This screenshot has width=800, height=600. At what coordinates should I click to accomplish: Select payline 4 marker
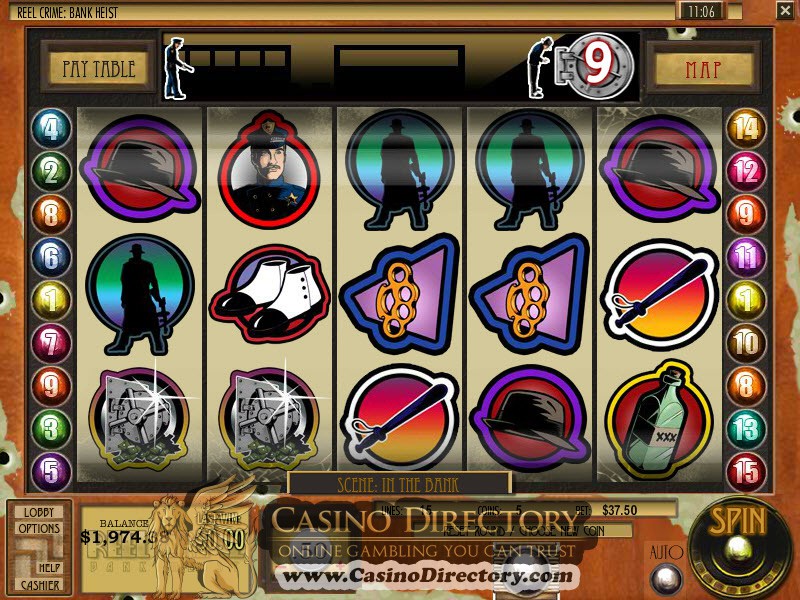[50, 129]
